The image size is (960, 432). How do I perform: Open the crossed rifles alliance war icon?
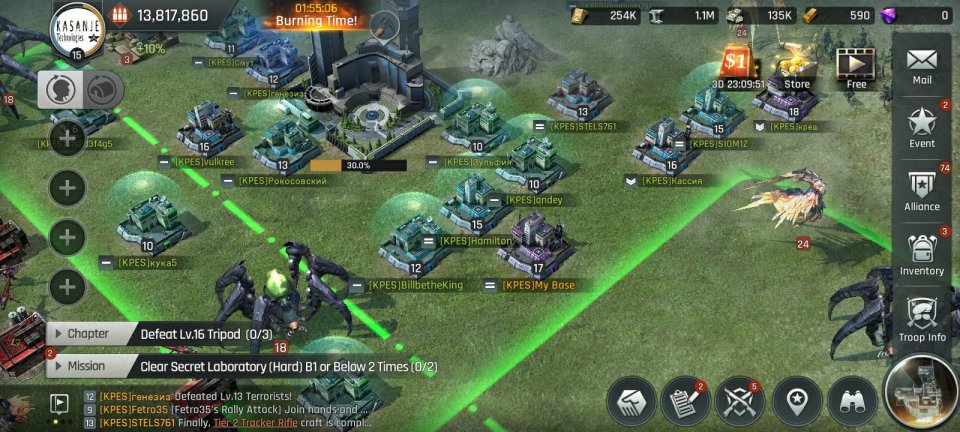click(741, 401)
